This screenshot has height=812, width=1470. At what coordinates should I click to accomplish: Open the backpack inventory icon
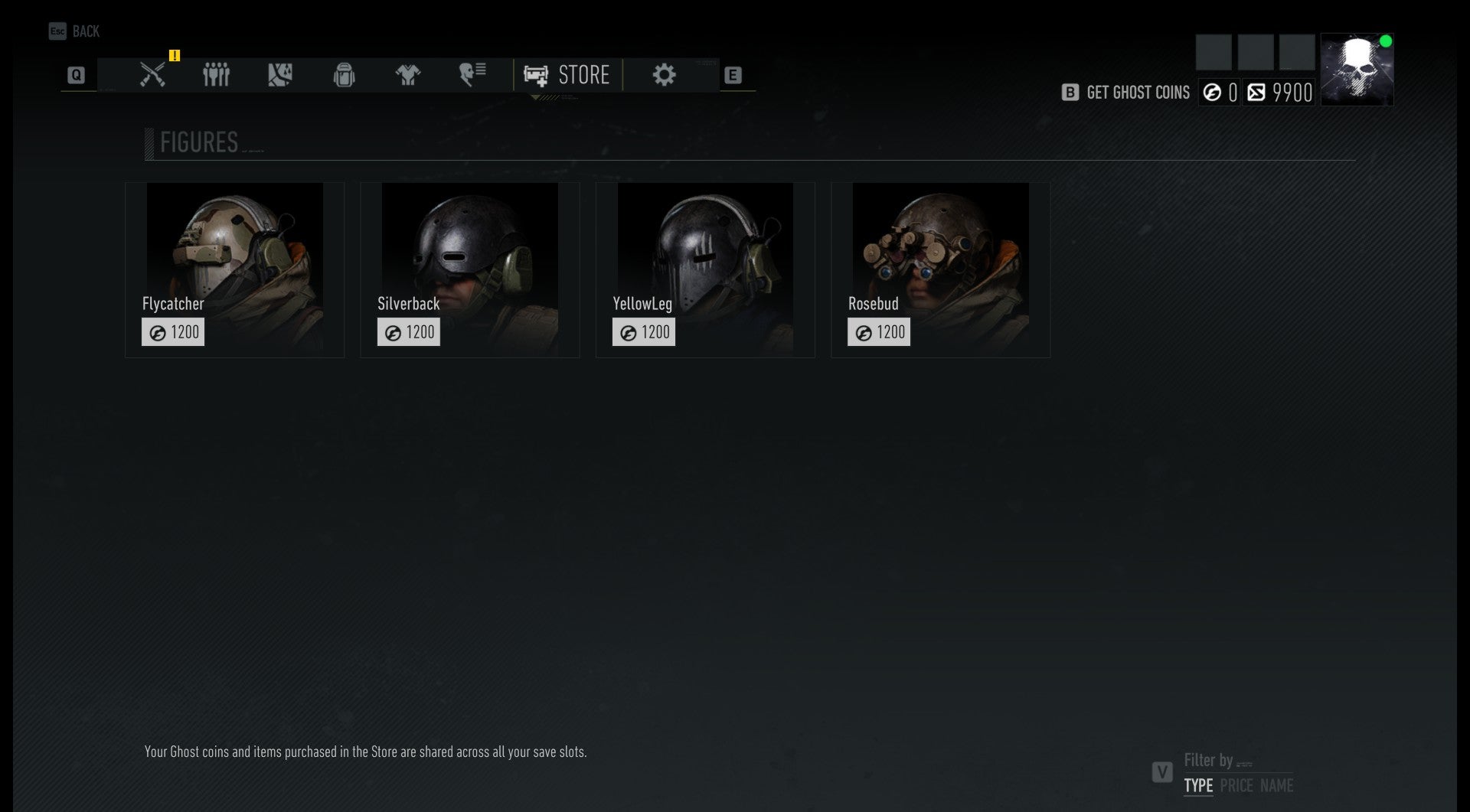point(345,73)
